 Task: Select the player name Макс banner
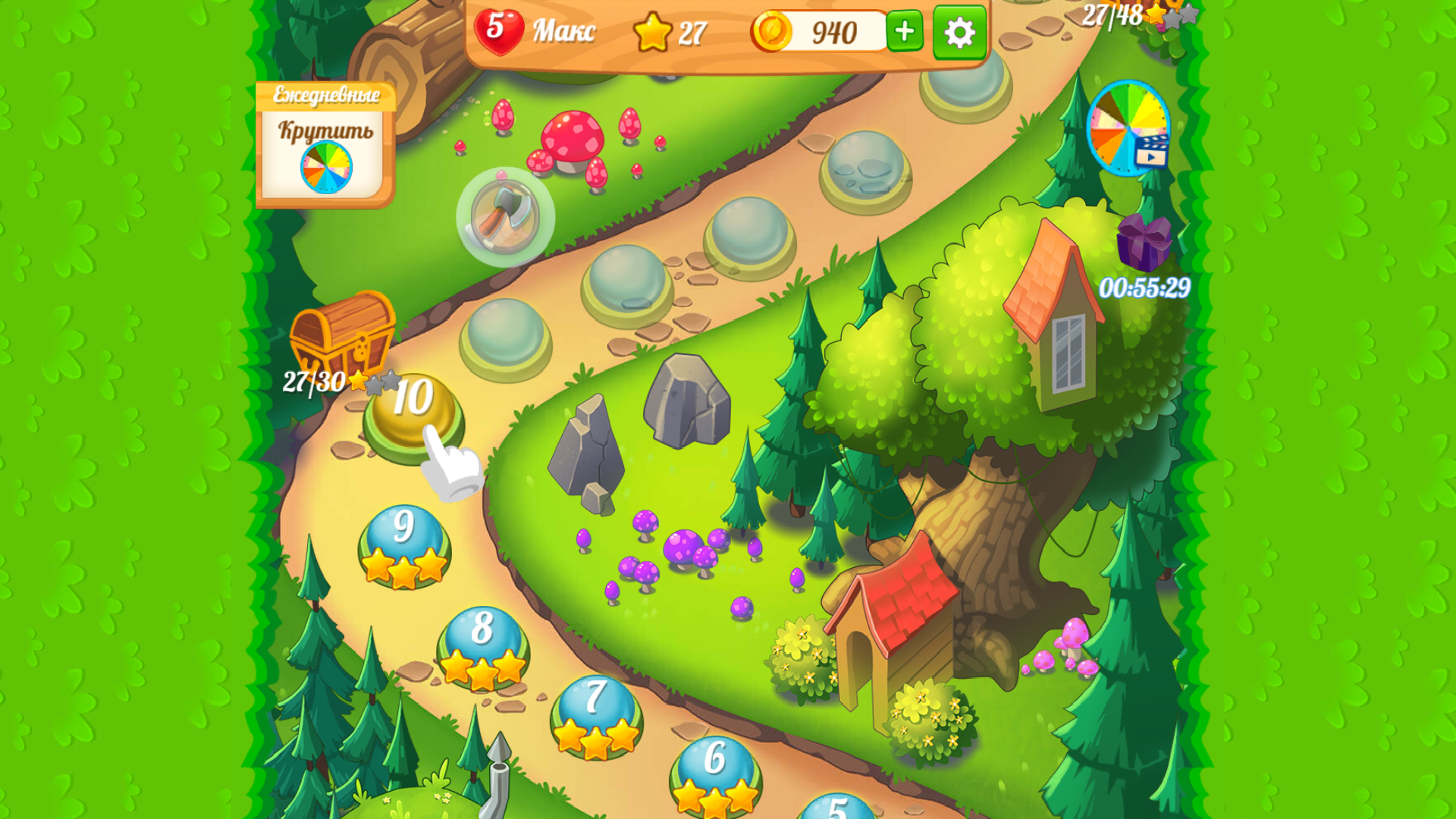point(564,30)
